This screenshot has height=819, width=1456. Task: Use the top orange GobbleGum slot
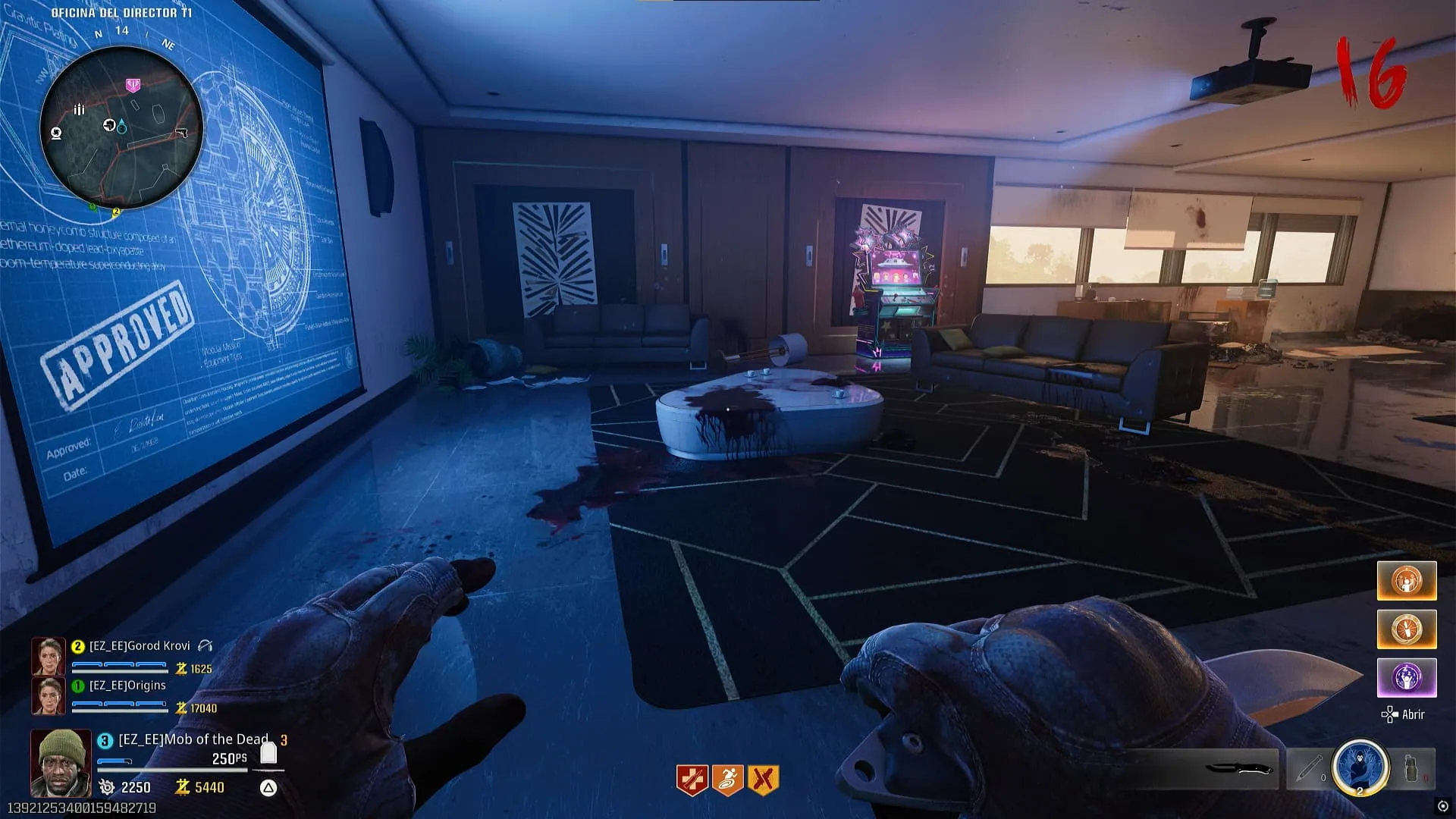pyautogui.click(x=1407, y=581)
